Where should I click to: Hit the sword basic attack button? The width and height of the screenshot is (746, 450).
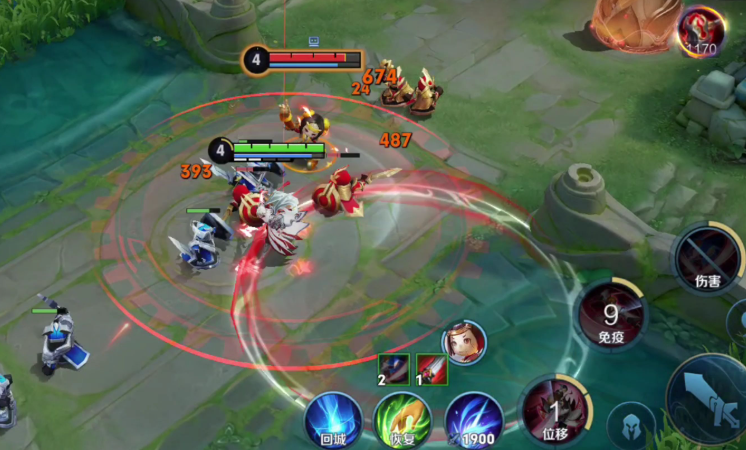pos(710,398)
